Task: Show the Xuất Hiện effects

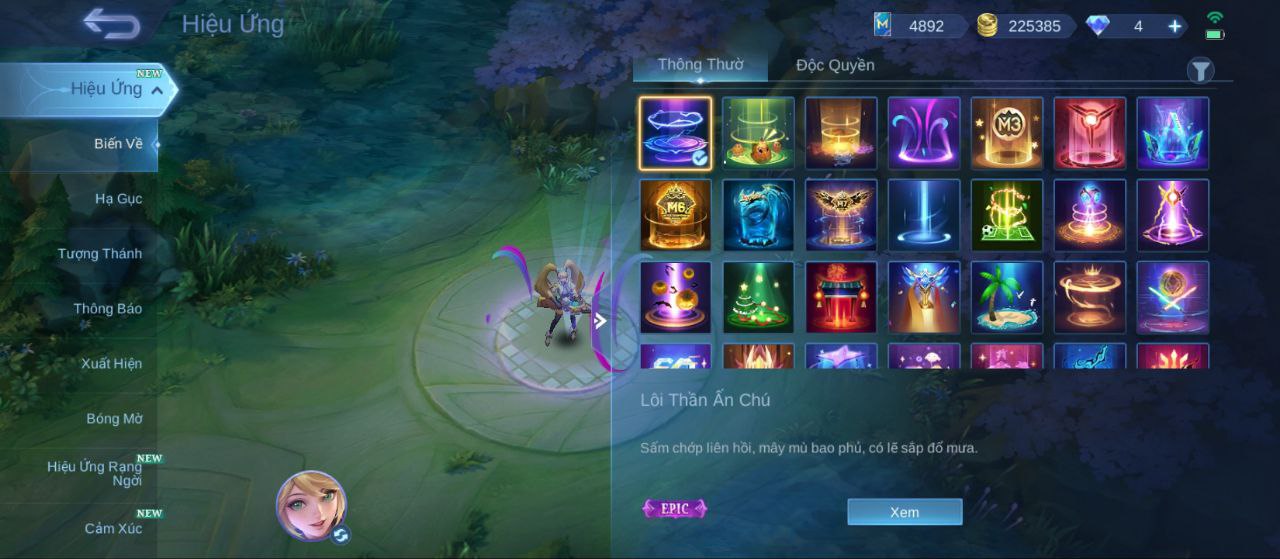Action: 111,364
